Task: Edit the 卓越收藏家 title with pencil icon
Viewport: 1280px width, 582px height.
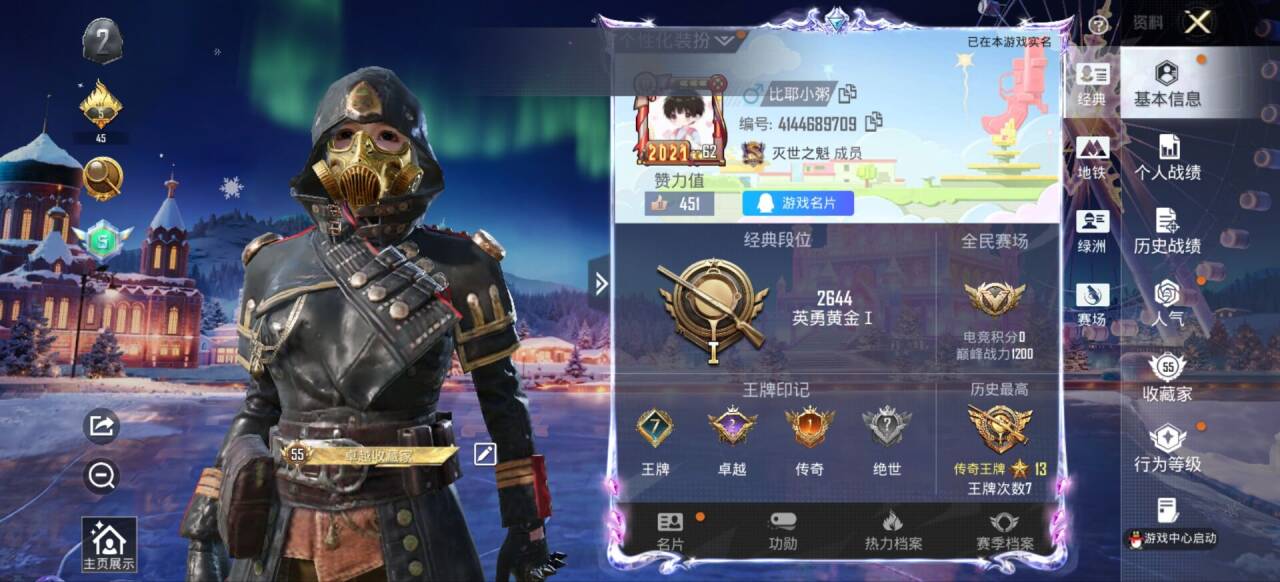Action: tap(485, 454)
